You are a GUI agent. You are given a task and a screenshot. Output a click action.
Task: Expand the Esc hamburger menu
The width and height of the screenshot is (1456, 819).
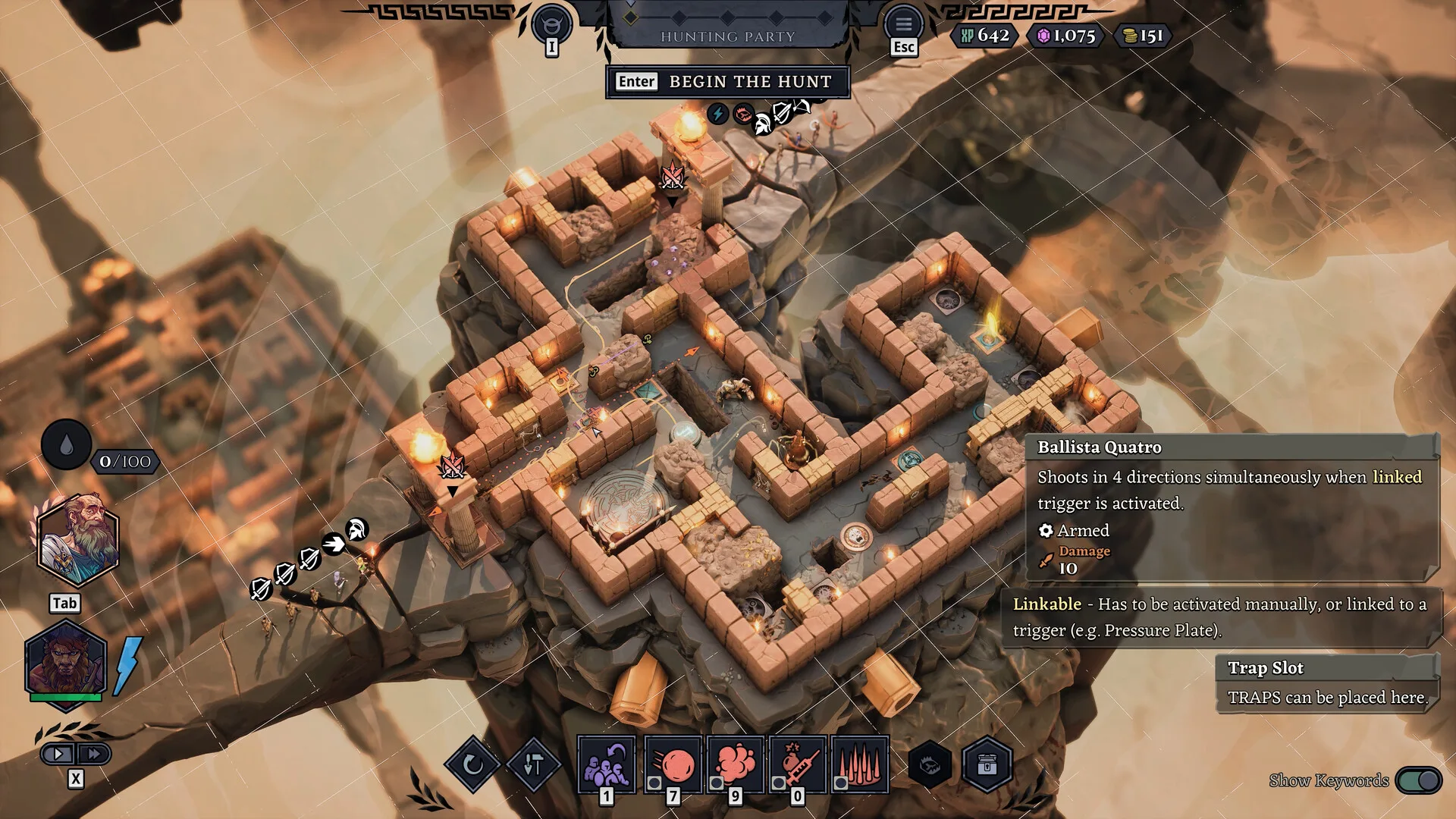903,24
